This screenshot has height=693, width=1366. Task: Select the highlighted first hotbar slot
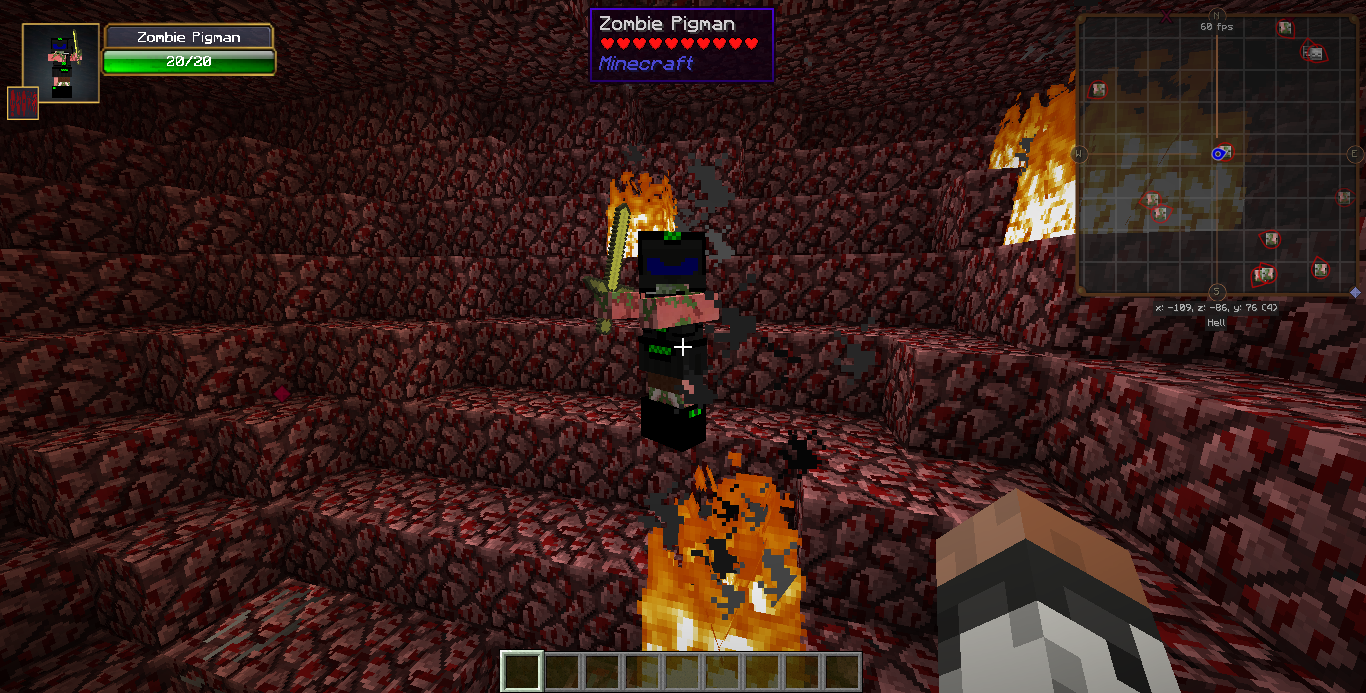[x=521, y=671]
